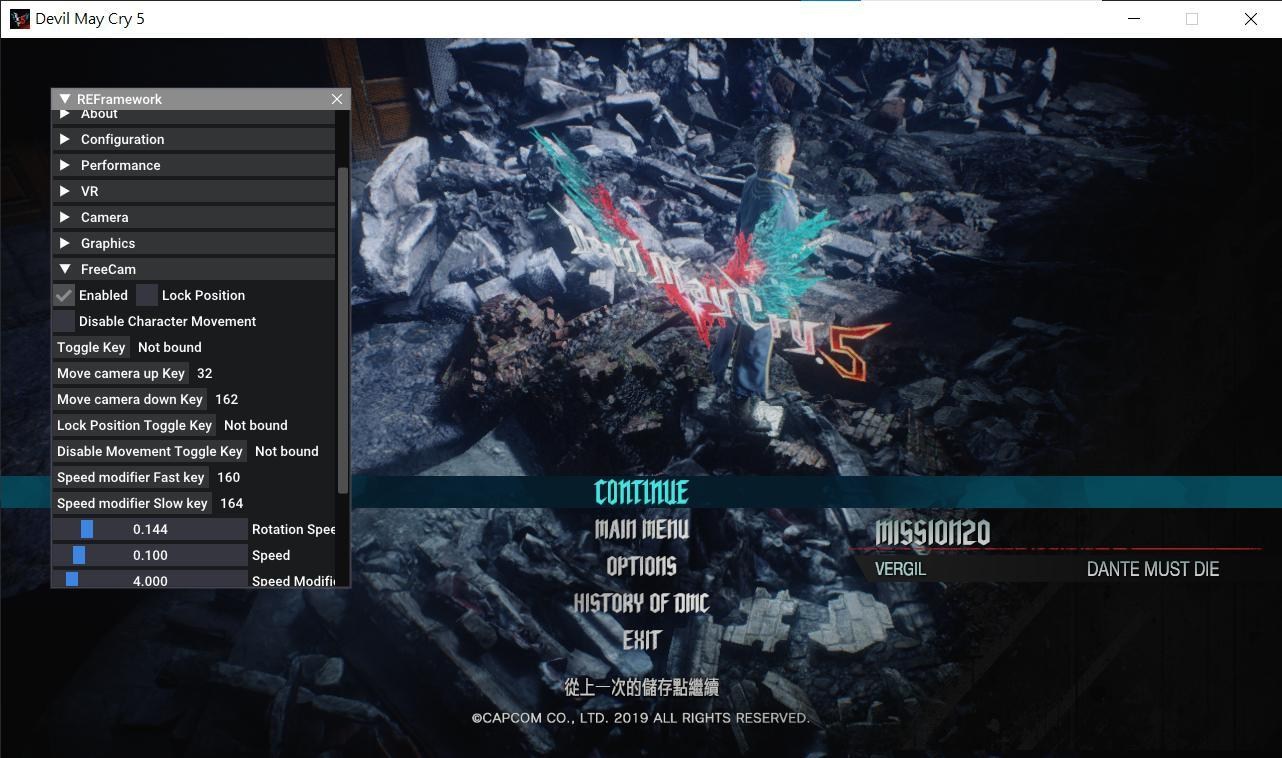Expand the Configuration section
The width and height of the screenshot is (1282, 758).
(122, 139)
